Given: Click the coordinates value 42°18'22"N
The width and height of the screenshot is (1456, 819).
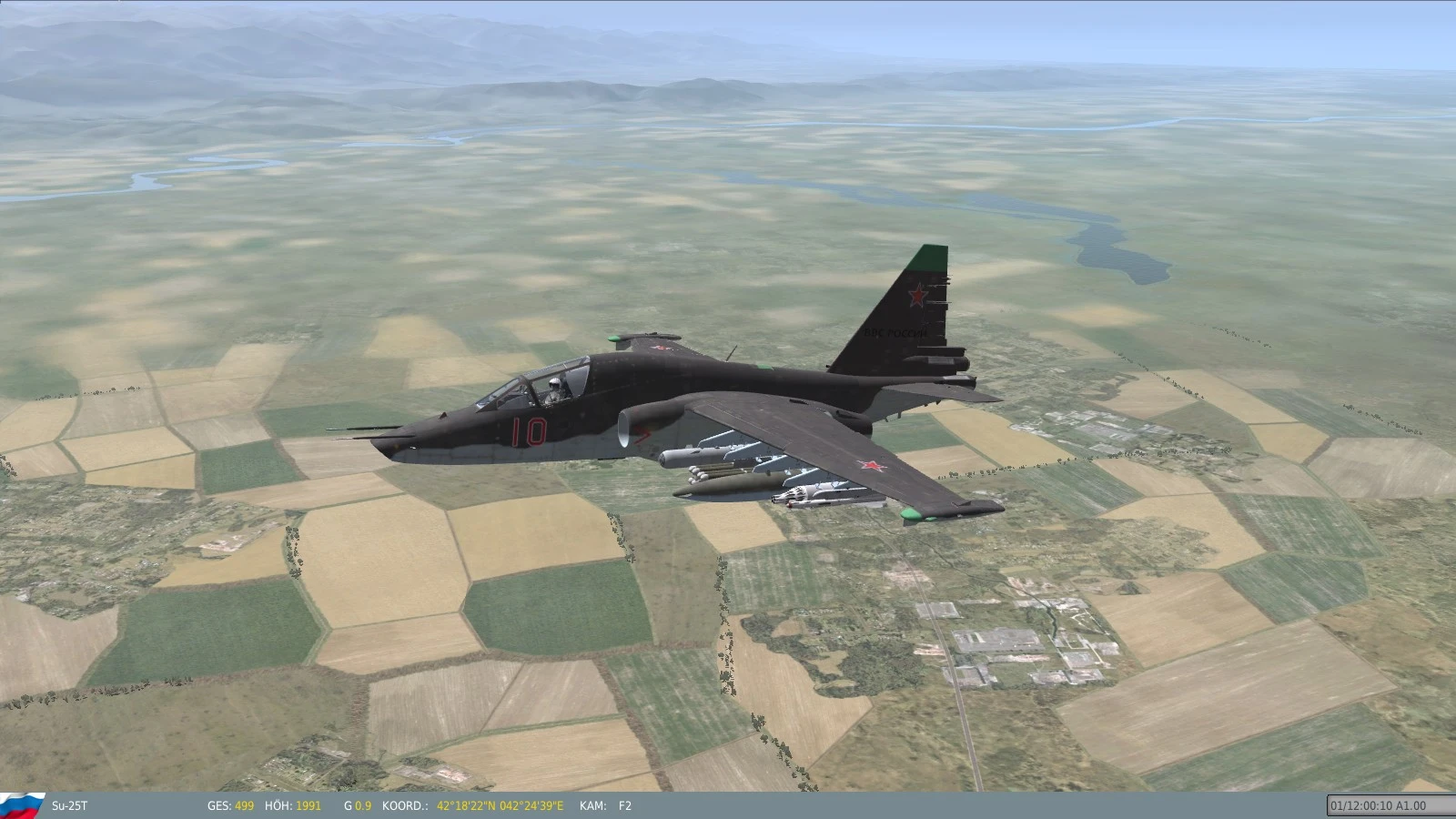Looking at the screenshot, I should point(467,805).
